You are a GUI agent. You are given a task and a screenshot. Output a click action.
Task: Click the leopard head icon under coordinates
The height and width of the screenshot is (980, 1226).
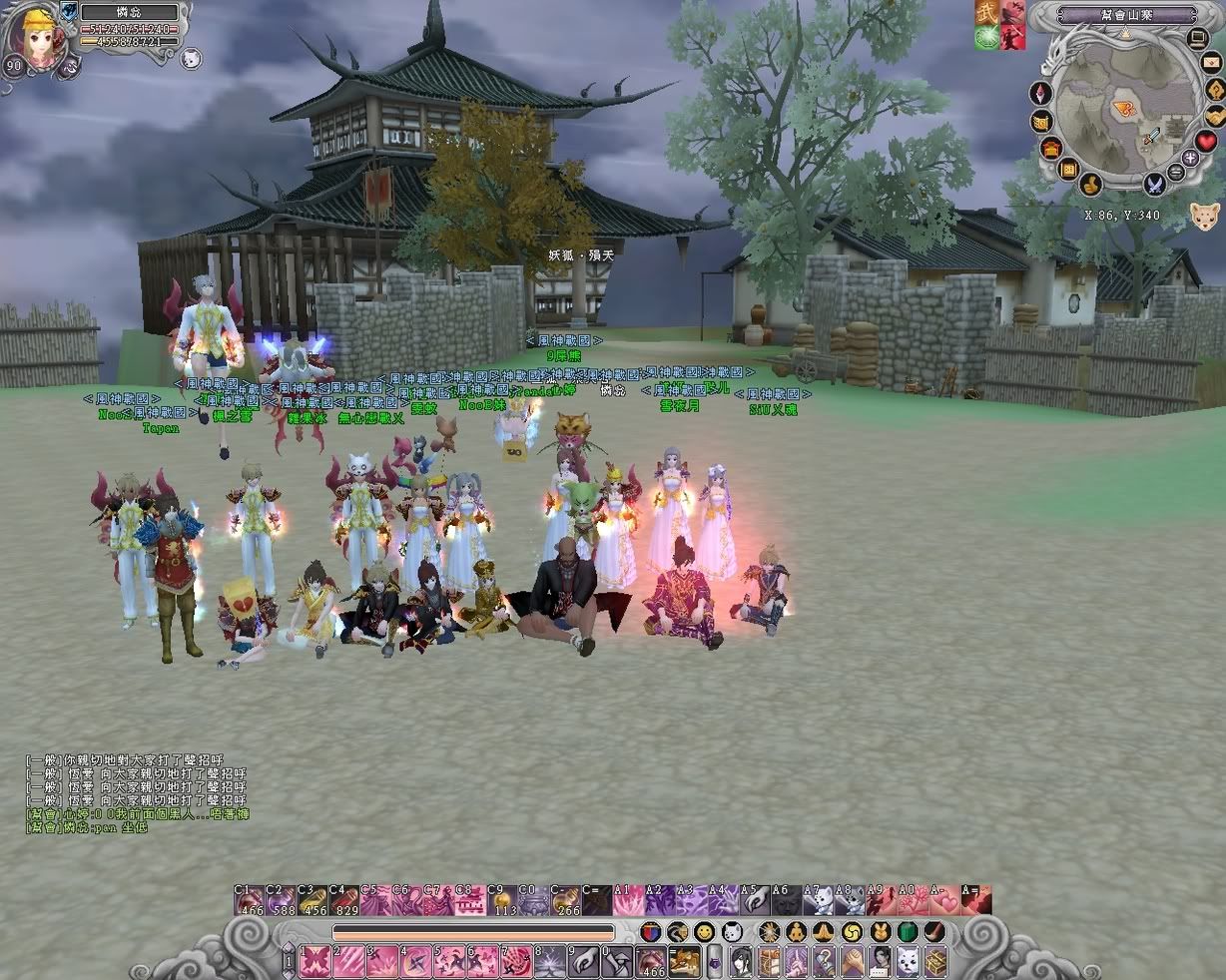[x=1203, y=216]
